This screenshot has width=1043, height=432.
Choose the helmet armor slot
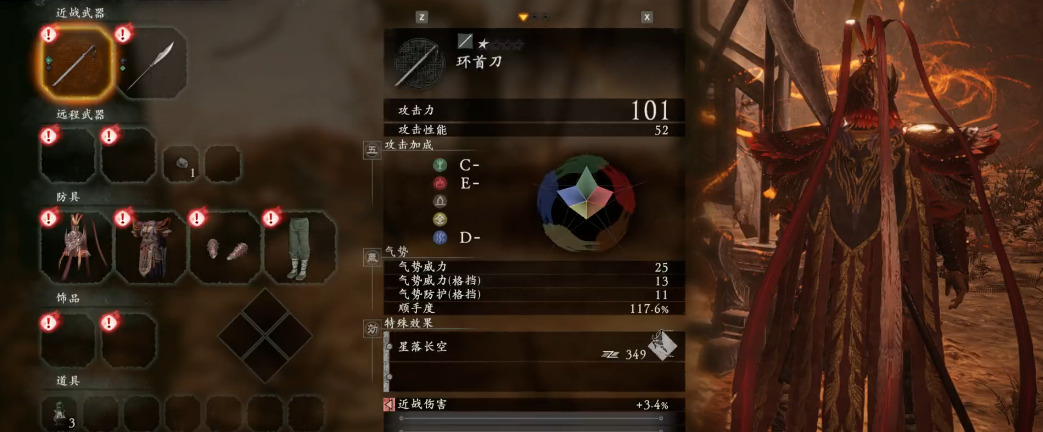76,246
